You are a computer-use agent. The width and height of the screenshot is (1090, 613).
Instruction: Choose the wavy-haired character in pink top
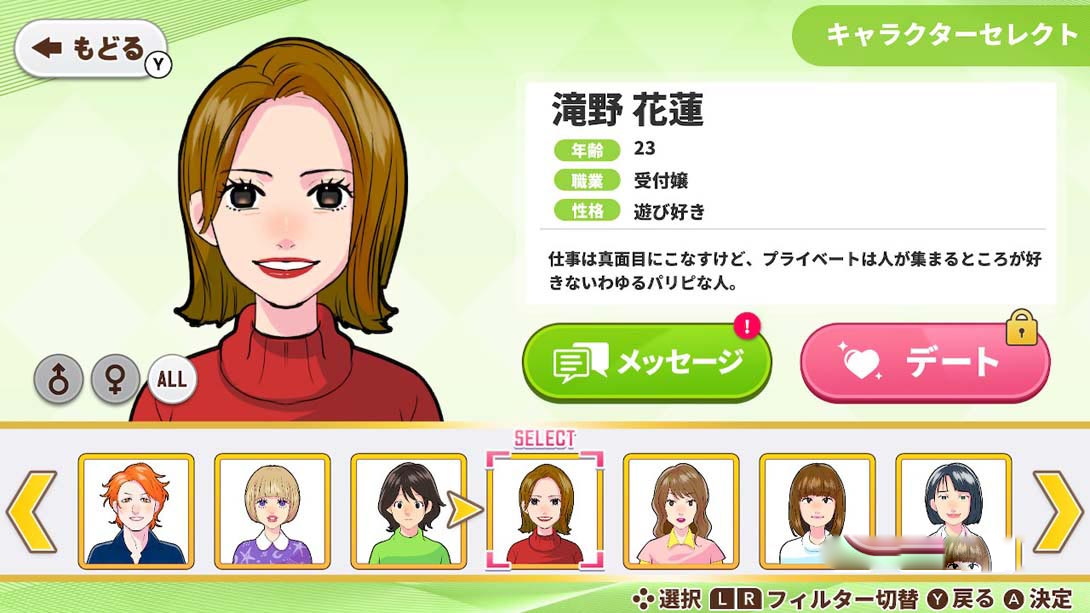tap(681, 510)
